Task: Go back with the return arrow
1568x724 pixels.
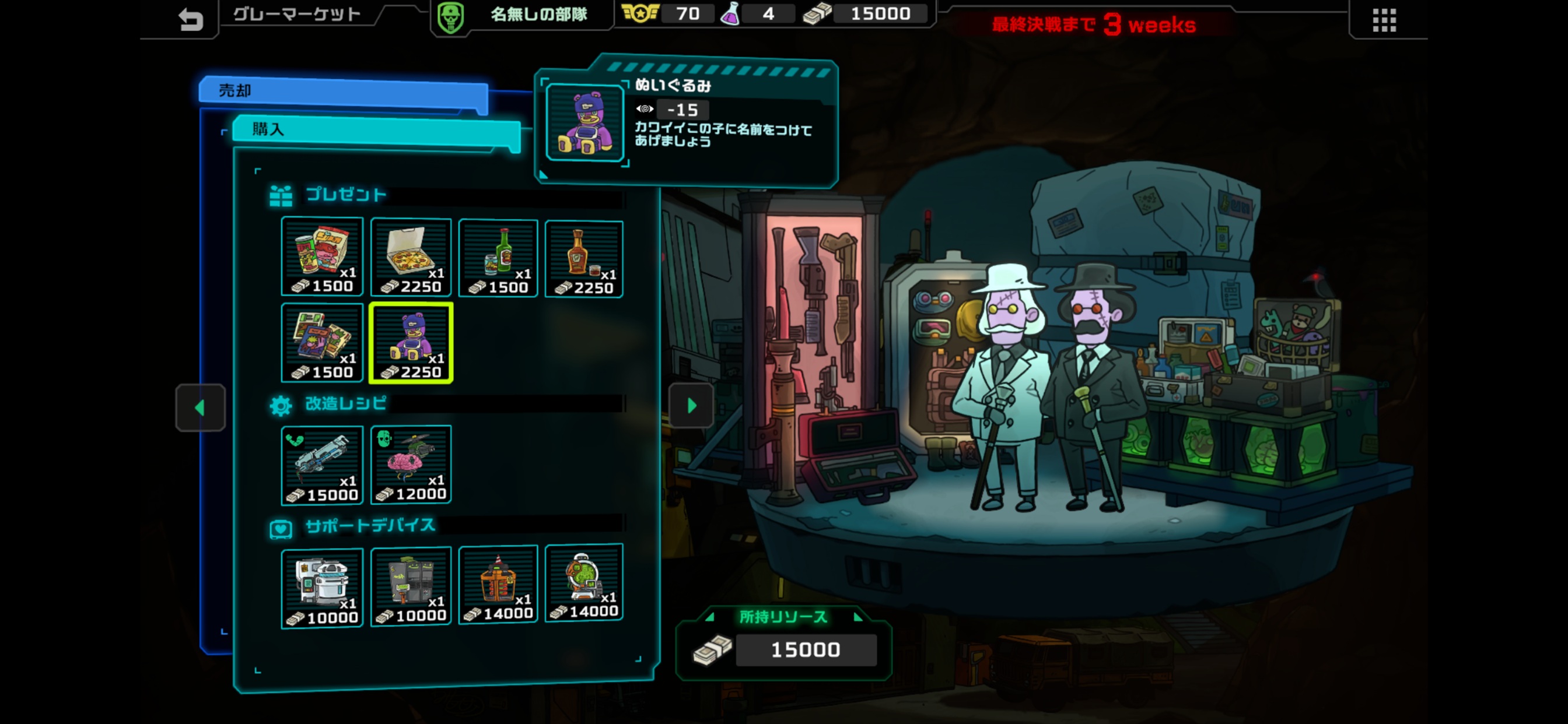Action: pos(191,20)
